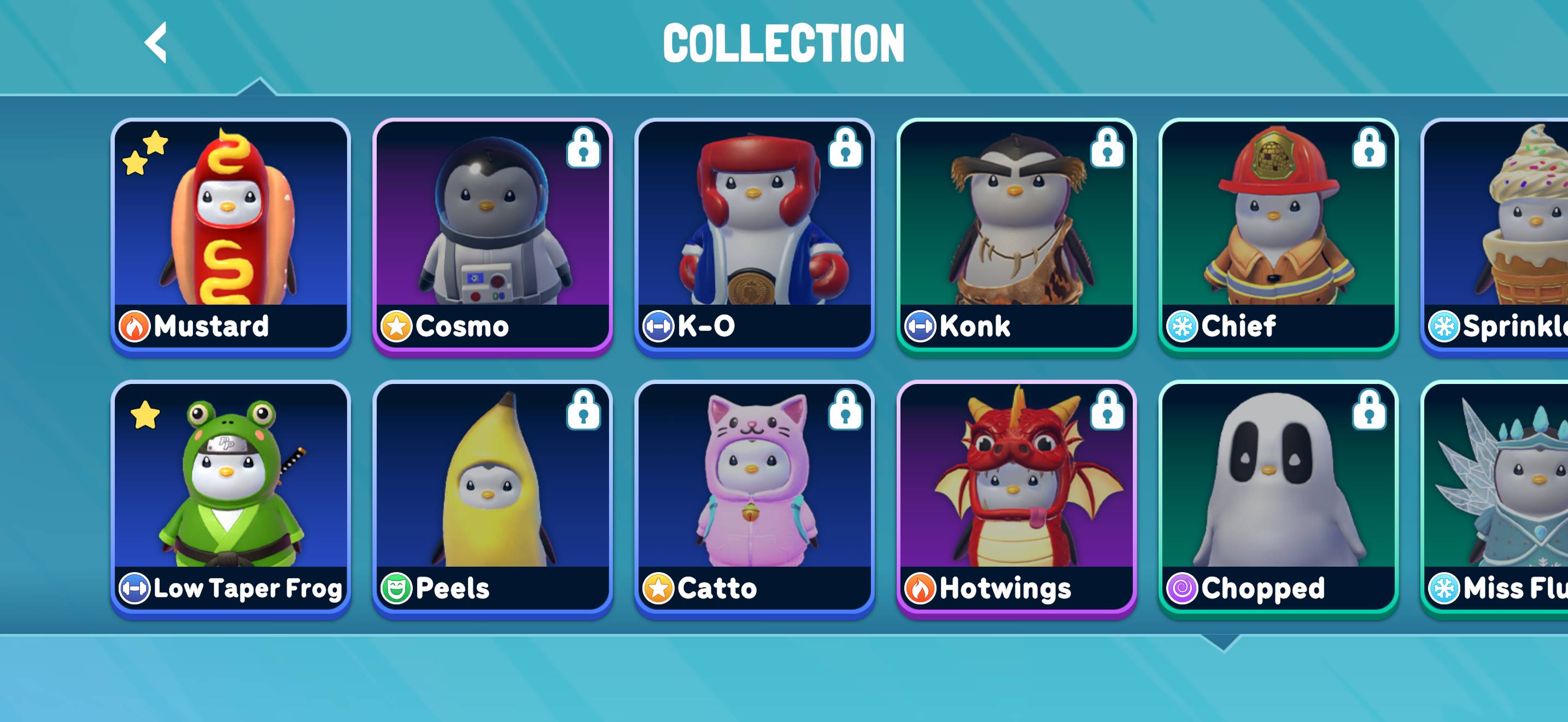Pick the Chief firefighter penguin card
The image size is (1568, 722).
pos(1278,234)
